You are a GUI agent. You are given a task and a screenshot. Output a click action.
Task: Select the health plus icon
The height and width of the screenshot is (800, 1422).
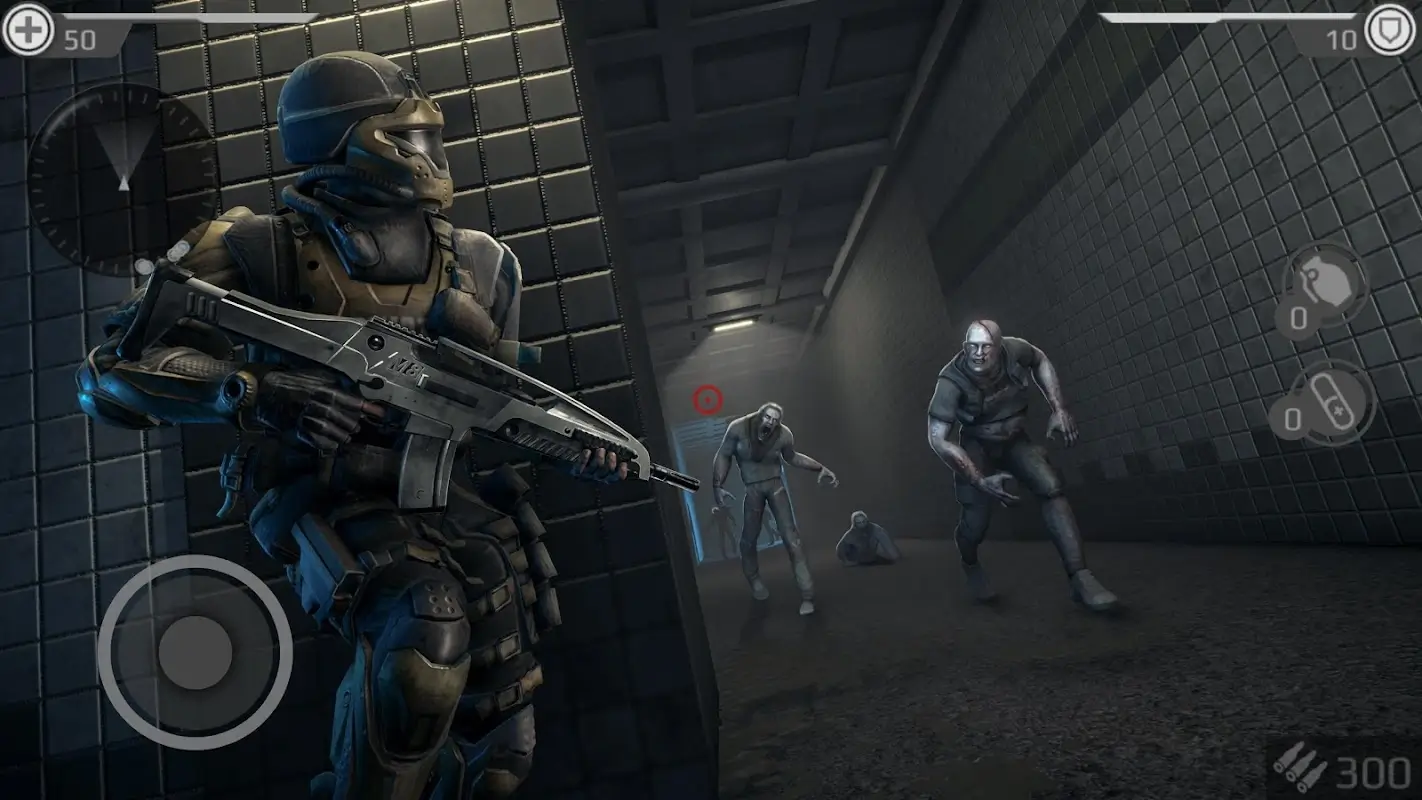pyautogui.click(x=27, y=31)
